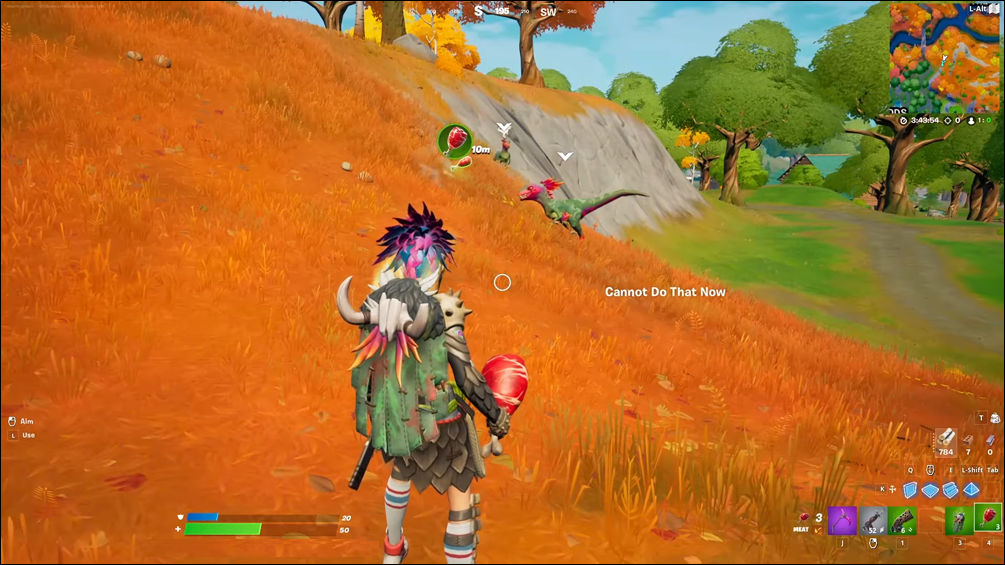This screenshot has height=565, width=1005.
Task: Pick the floor building piece
Action: pyautogui.click(x=931, y=490)
